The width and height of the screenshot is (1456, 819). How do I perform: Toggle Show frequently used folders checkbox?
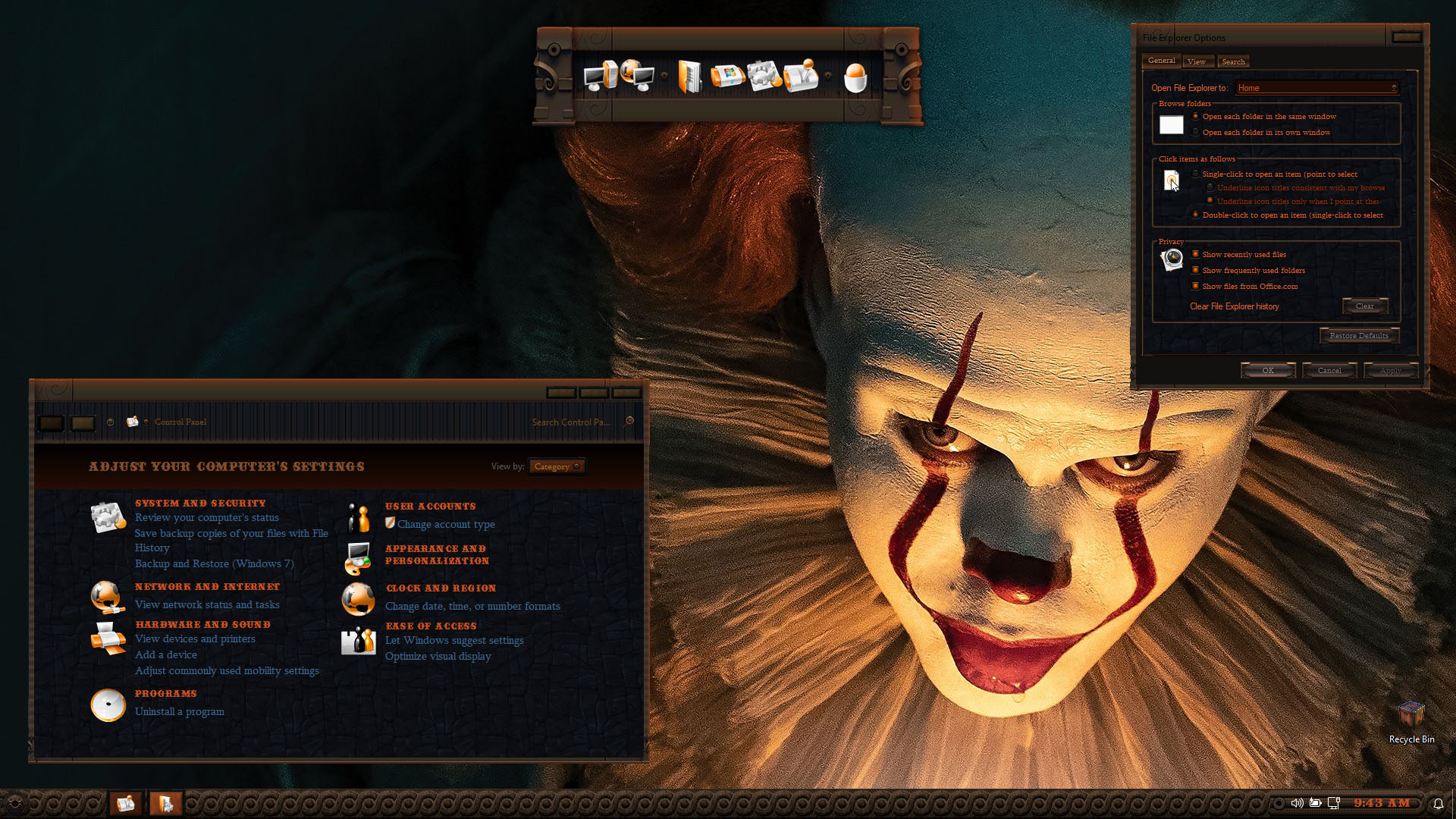1196,271
